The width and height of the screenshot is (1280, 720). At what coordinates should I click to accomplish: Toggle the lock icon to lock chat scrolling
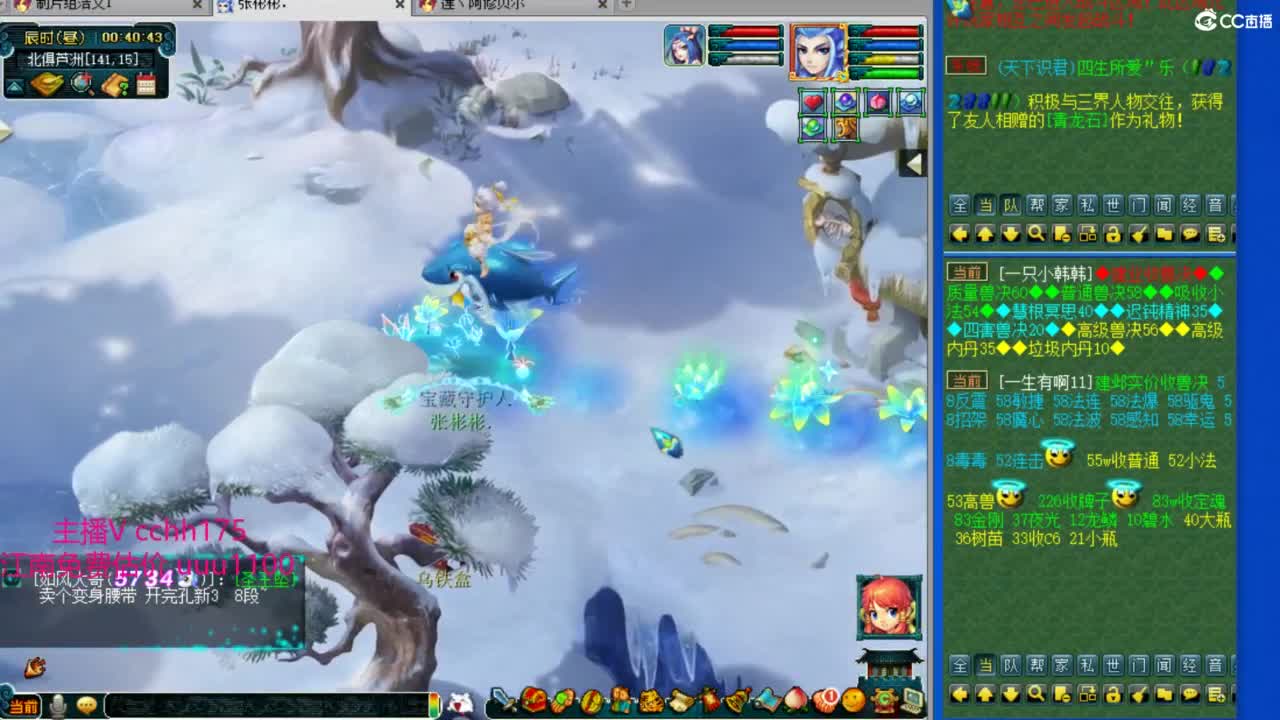pos(1114,233)
